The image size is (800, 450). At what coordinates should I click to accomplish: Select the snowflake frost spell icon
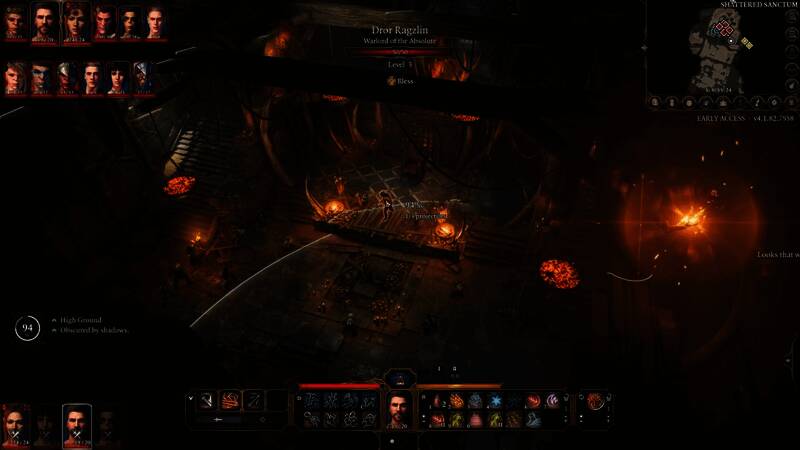(496, 401)
